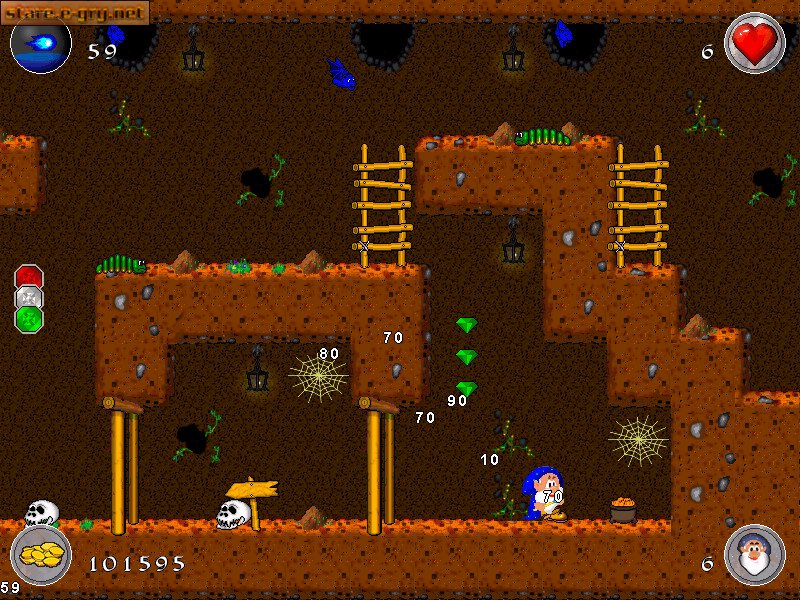Click the gold coins treasure icon
The image size is (800, 600).
coord(41,556)
